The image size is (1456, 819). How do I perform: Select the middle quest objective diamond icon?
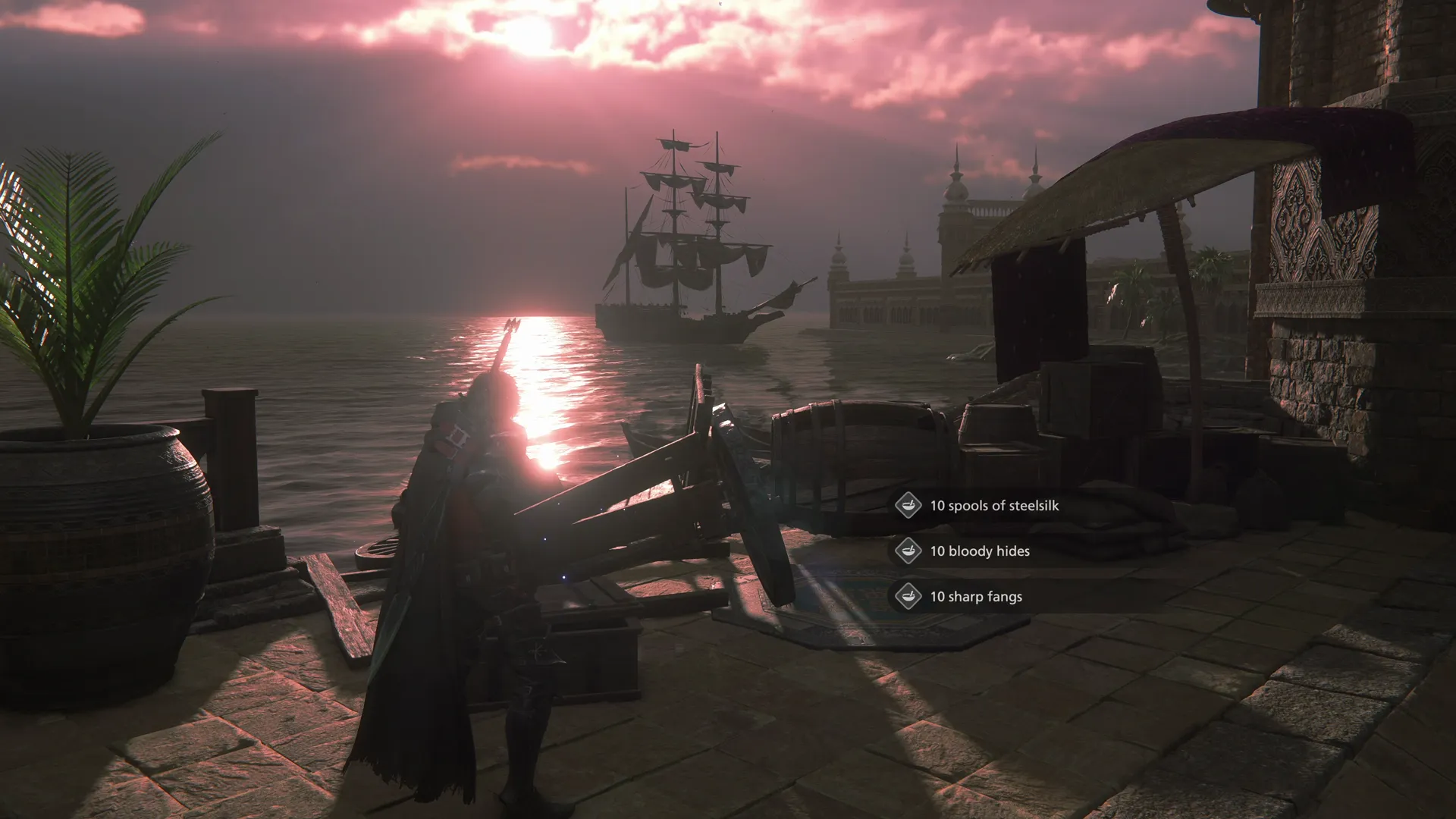point(907,551)
